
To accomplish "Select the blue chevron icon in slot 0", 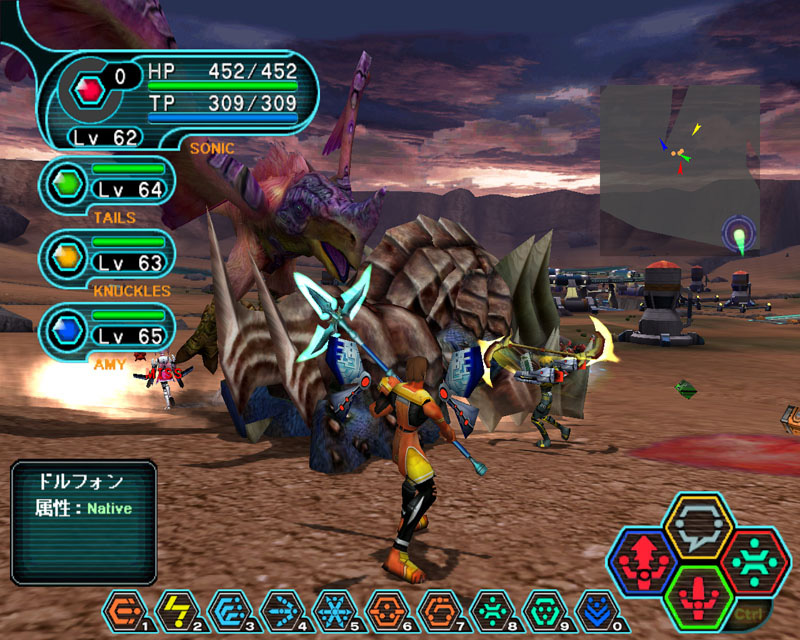I will click(597, 609).
